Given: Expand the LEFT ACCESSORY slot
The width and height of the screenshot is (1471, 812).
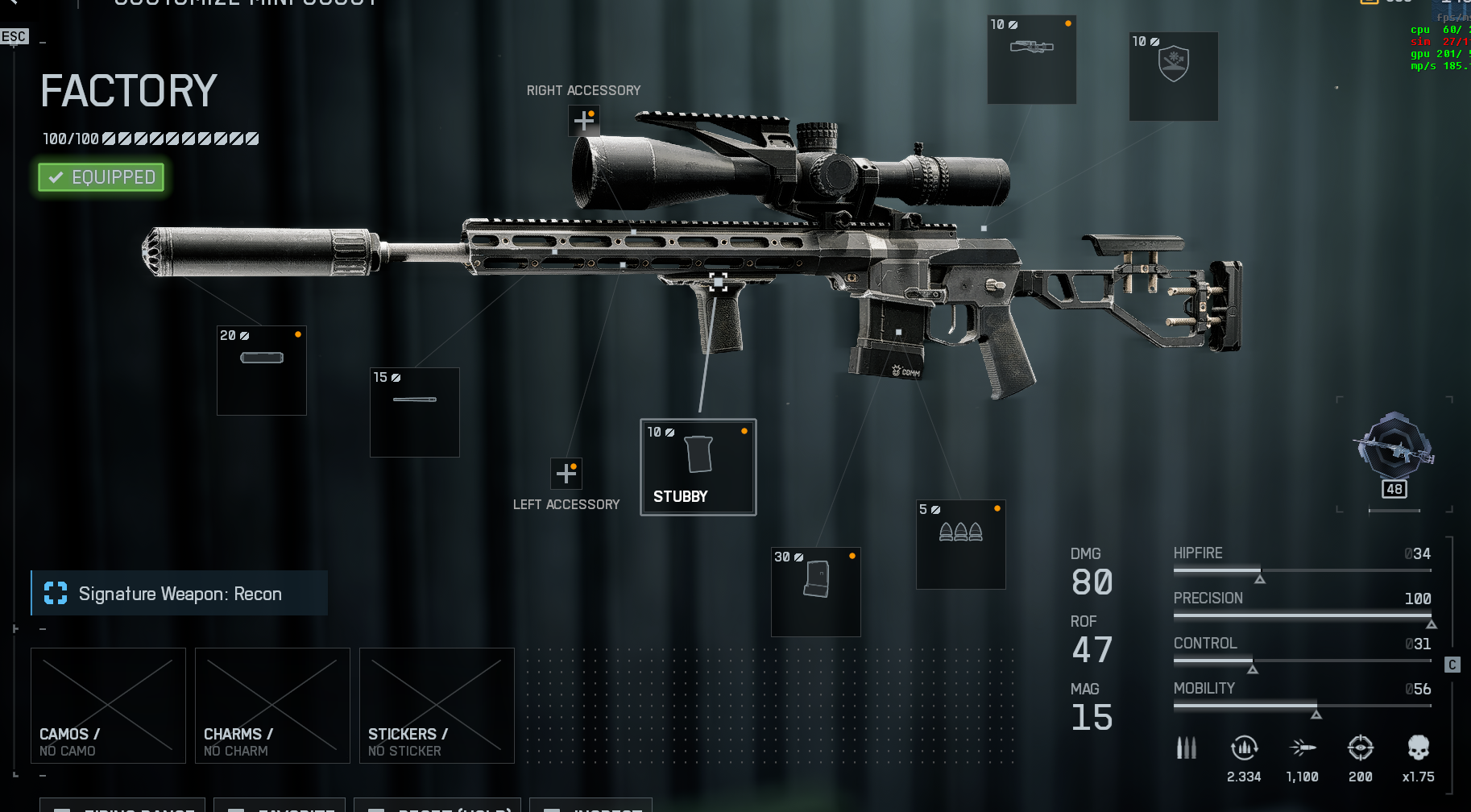Looking at the screenshot, I should pyautogui.click(x=566, y=474).
